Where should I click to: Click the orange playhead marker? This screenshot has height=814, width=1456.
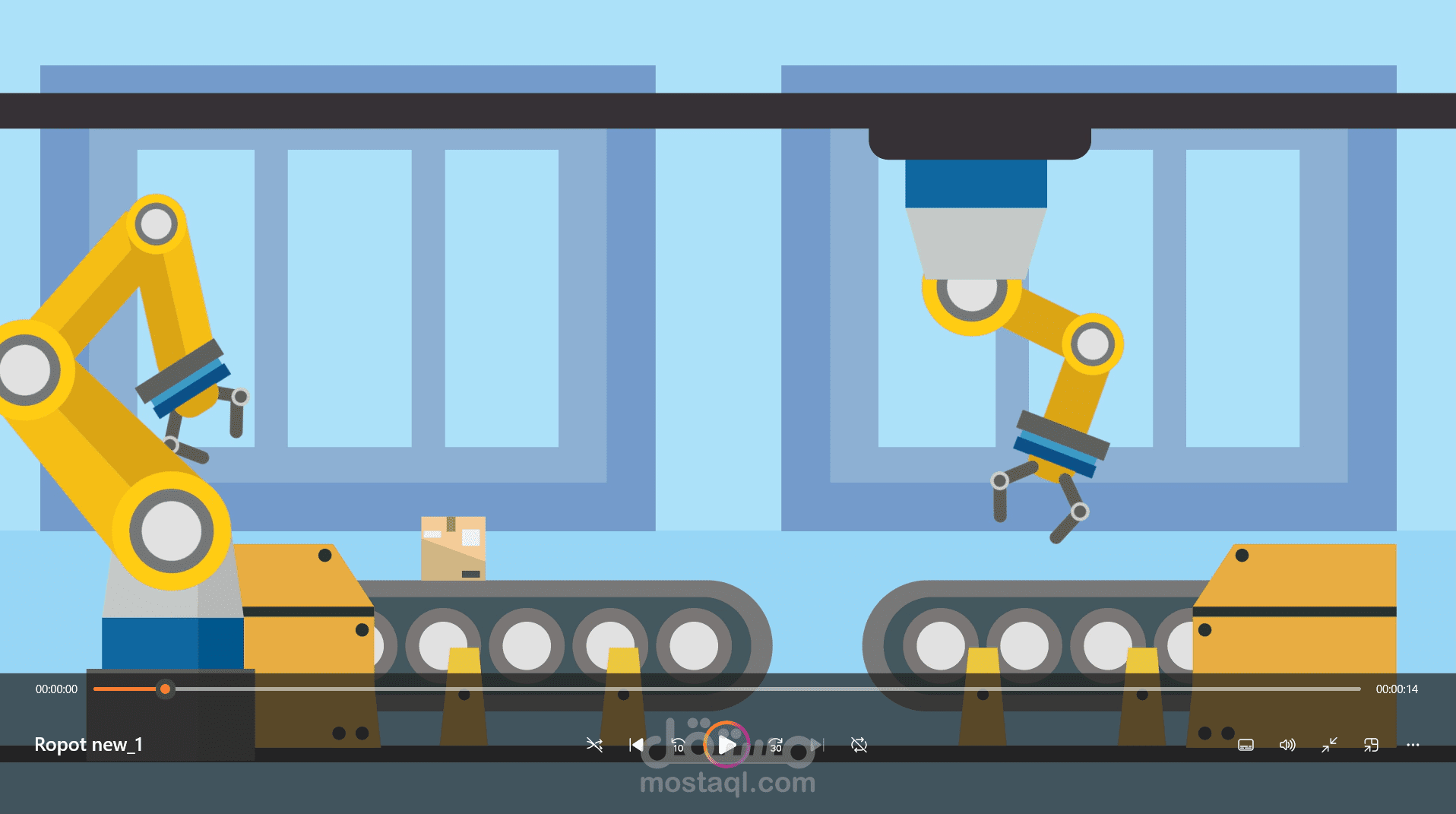point(165,689)
